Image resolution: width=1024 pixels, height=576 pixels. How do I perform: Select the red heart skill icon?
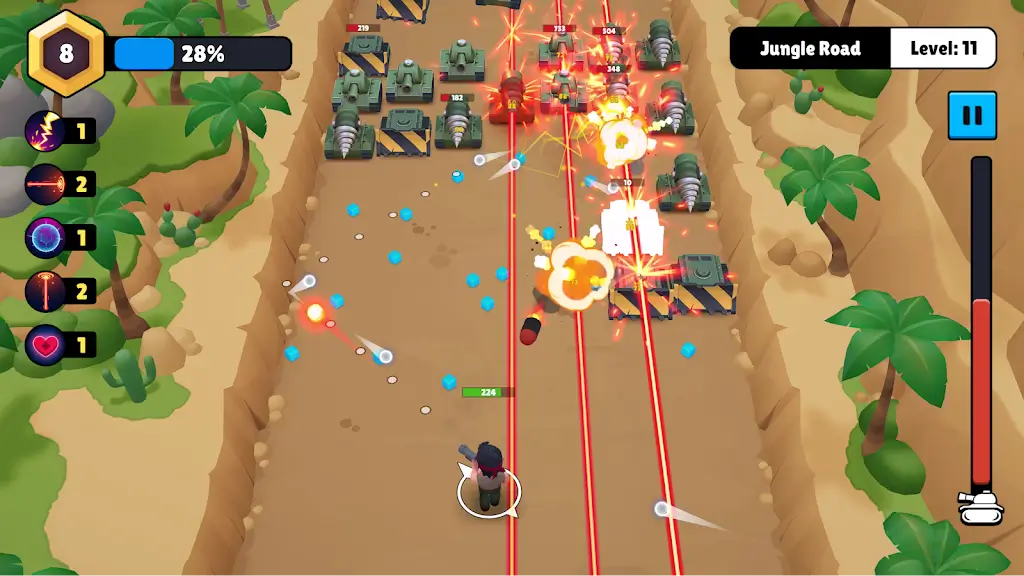(x=46, y=345)
